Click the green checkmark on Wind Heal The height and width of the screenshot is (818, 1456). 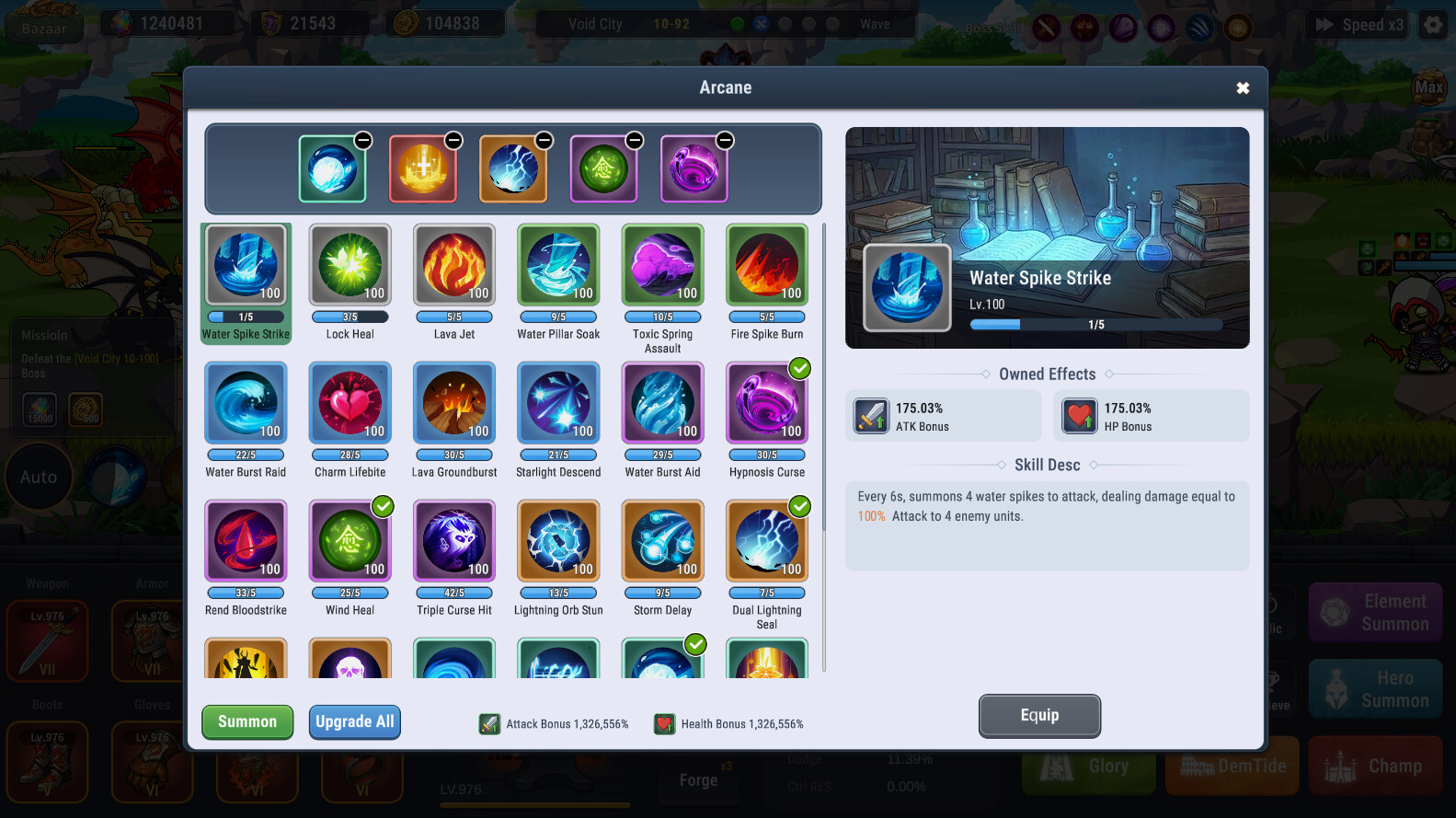(x=383, y=506)
